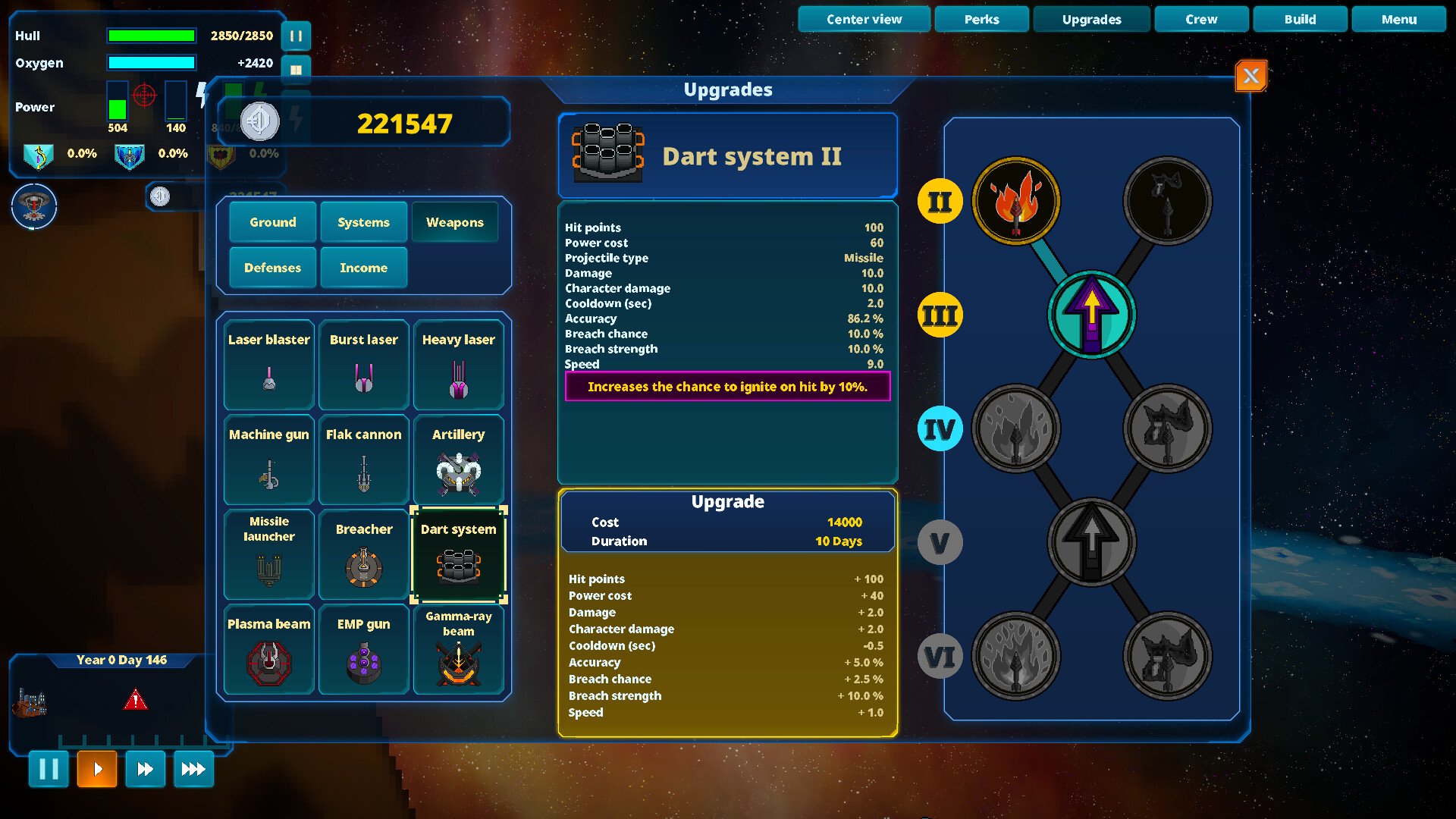This screenshot has height=819, width=1456.
Task: Select the EMP gun weapon icon
Action: 363,649
